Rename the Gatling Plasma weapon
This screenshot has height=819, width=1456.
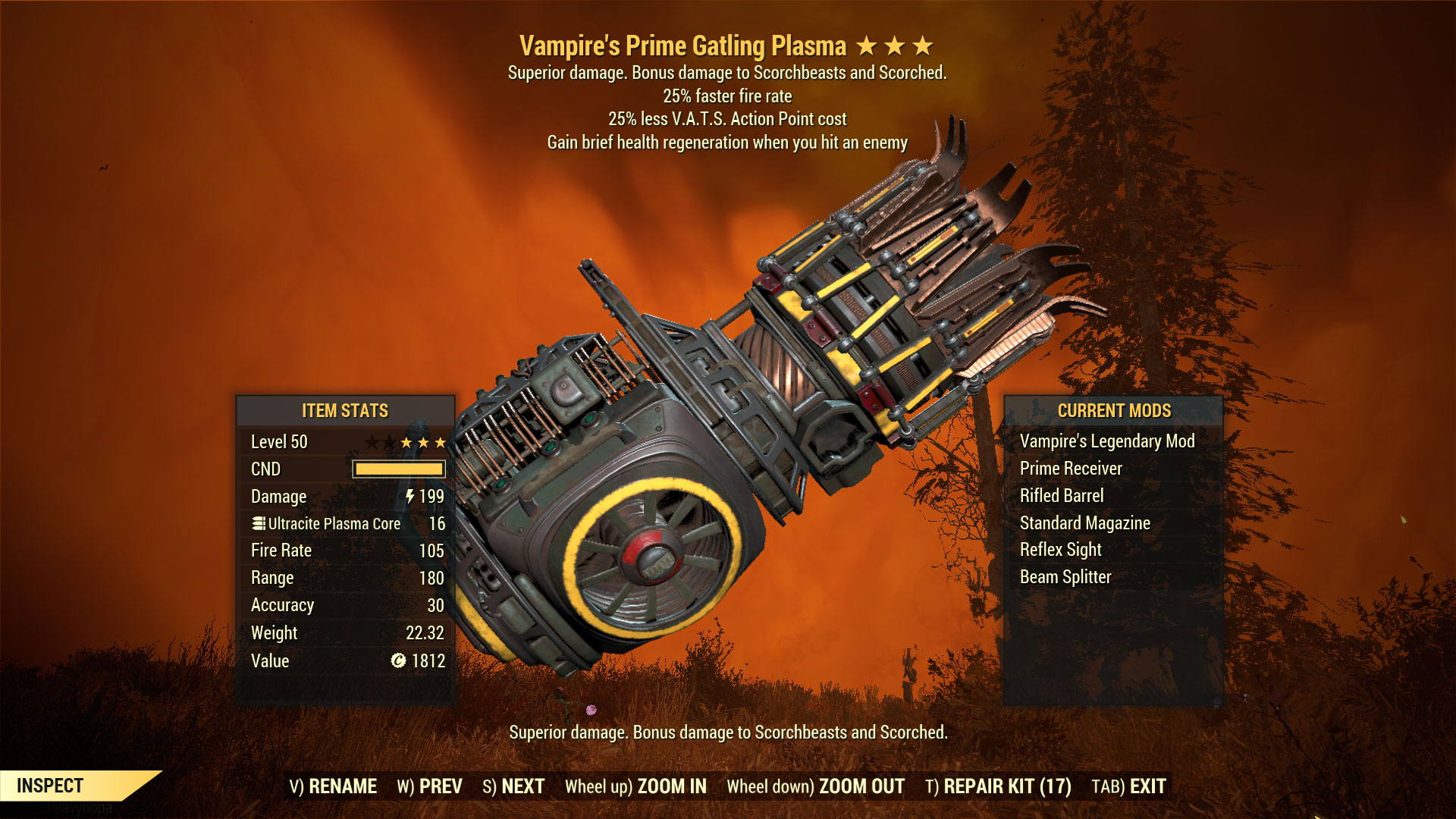[333, 786]
